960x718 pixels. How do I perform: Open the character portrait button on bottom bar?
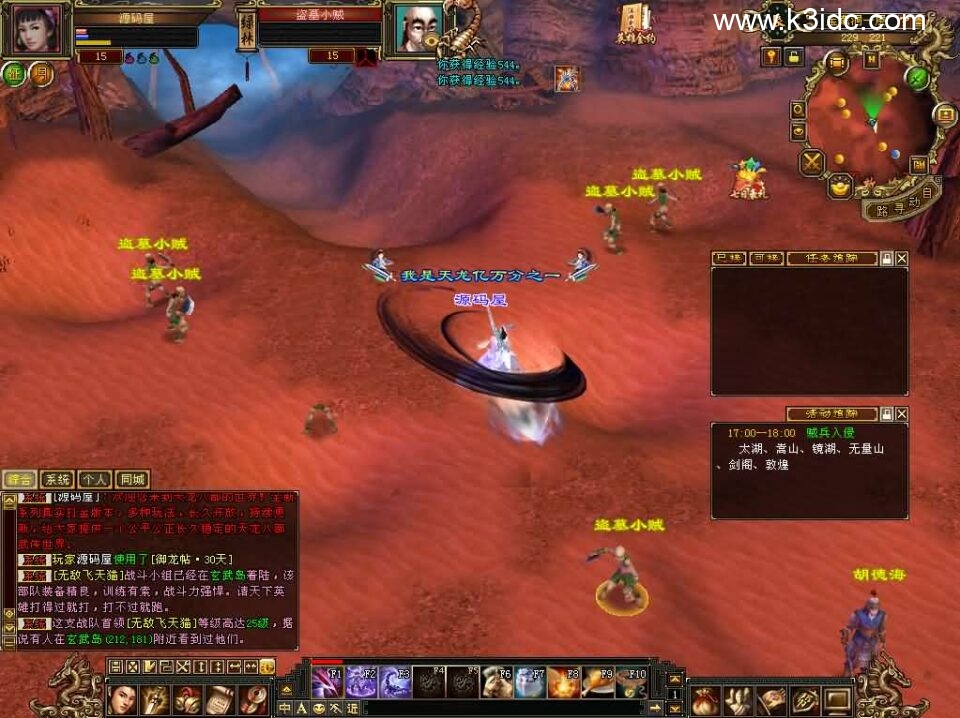point(122,697)
